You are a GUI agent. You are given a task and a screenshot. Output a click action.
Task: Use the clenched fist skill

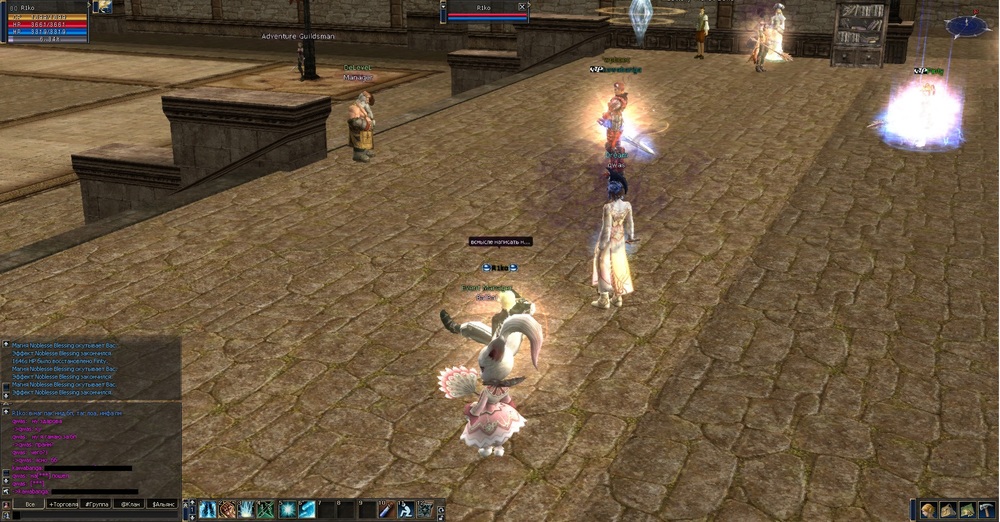coord(227,510)
